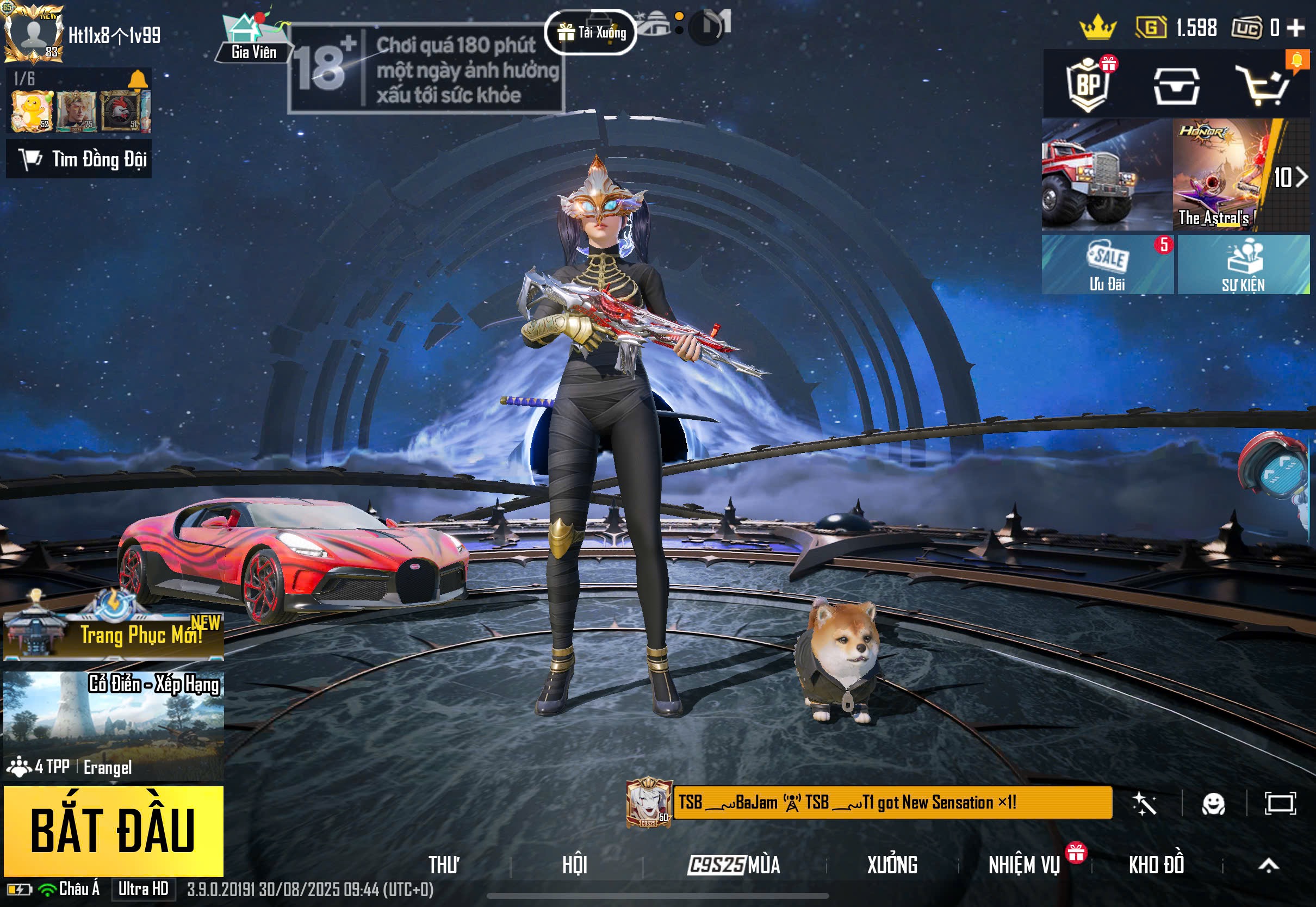Open the supply crate icon

pos(1176,86)
